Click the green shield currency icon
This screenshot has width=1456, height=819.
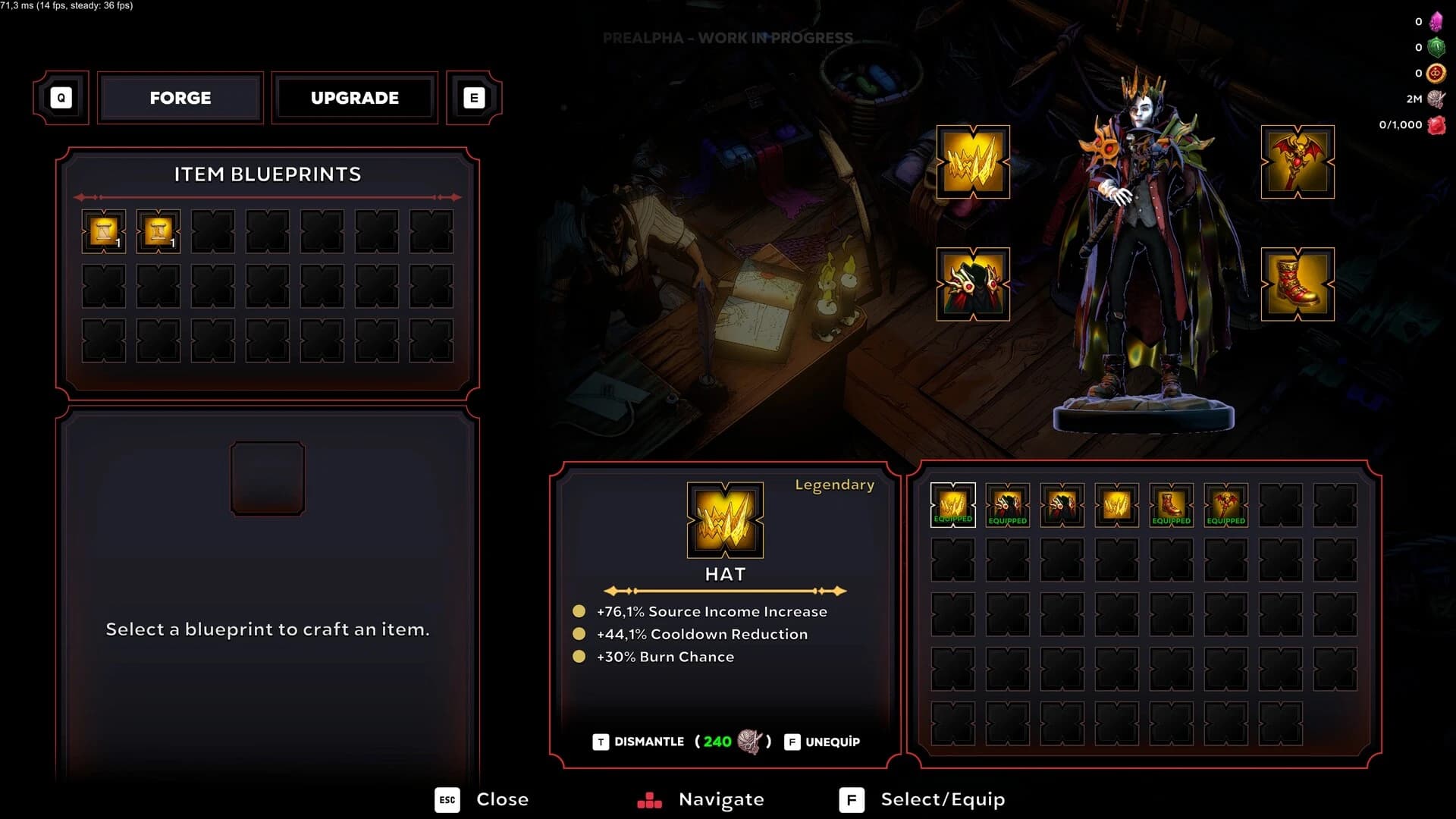[1437, 47]
